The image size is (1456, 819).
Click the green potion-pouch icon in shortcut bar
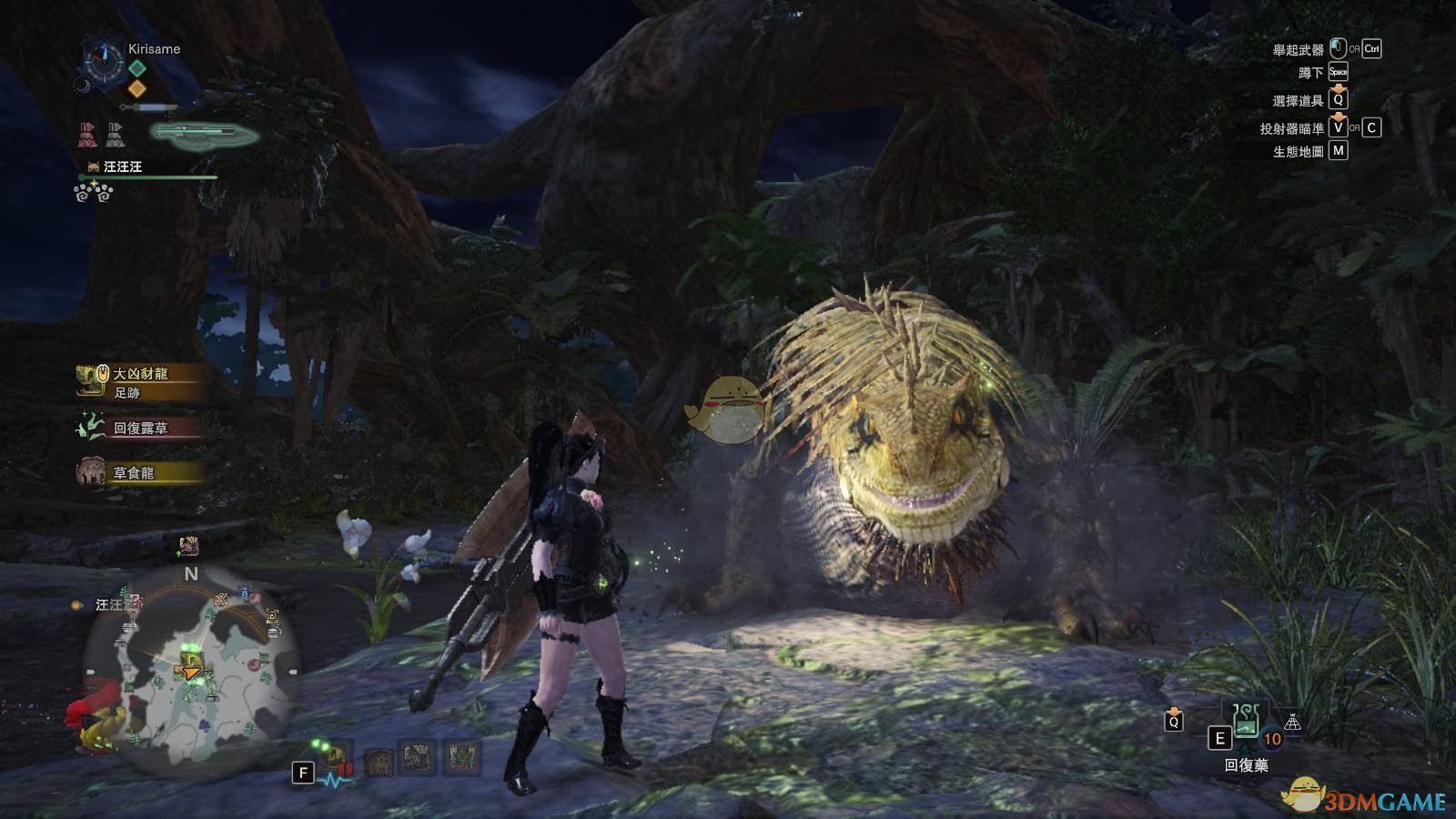point(462,757)
